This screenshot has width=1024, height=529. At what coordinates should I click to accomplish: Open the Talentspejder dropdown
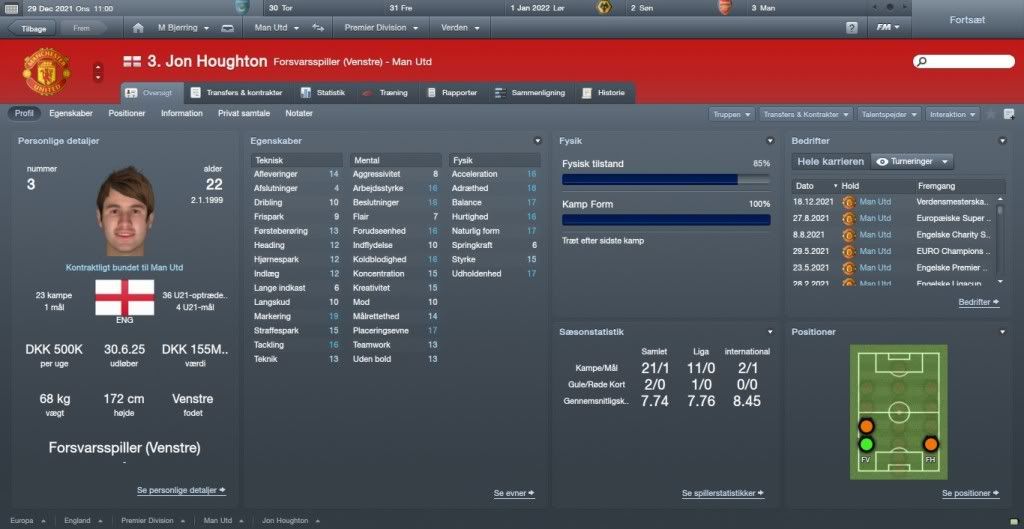pyautogui.click(x=889, y=115)
